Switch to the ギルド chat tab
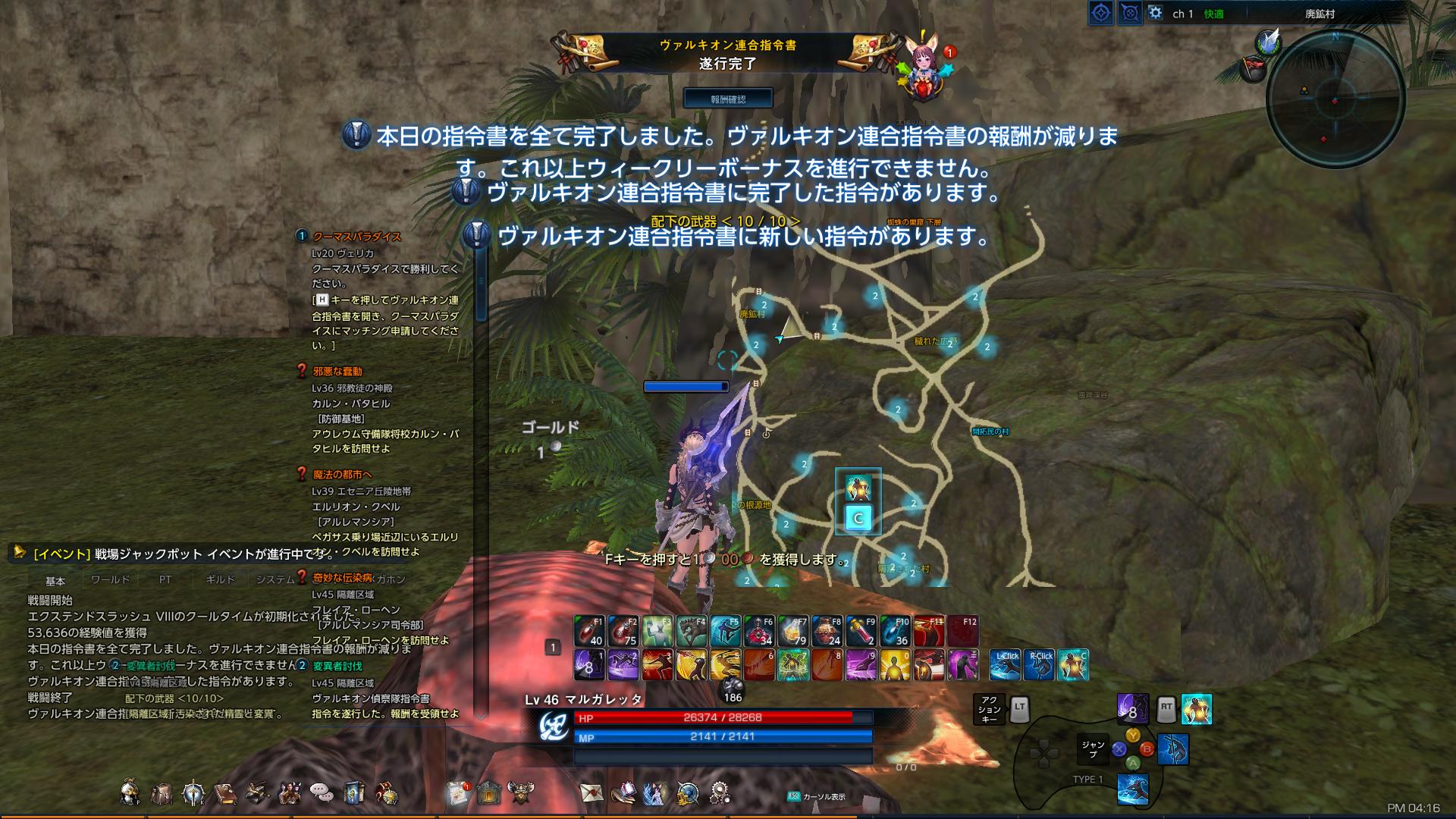1456x819 pixels. pos(220,579)
